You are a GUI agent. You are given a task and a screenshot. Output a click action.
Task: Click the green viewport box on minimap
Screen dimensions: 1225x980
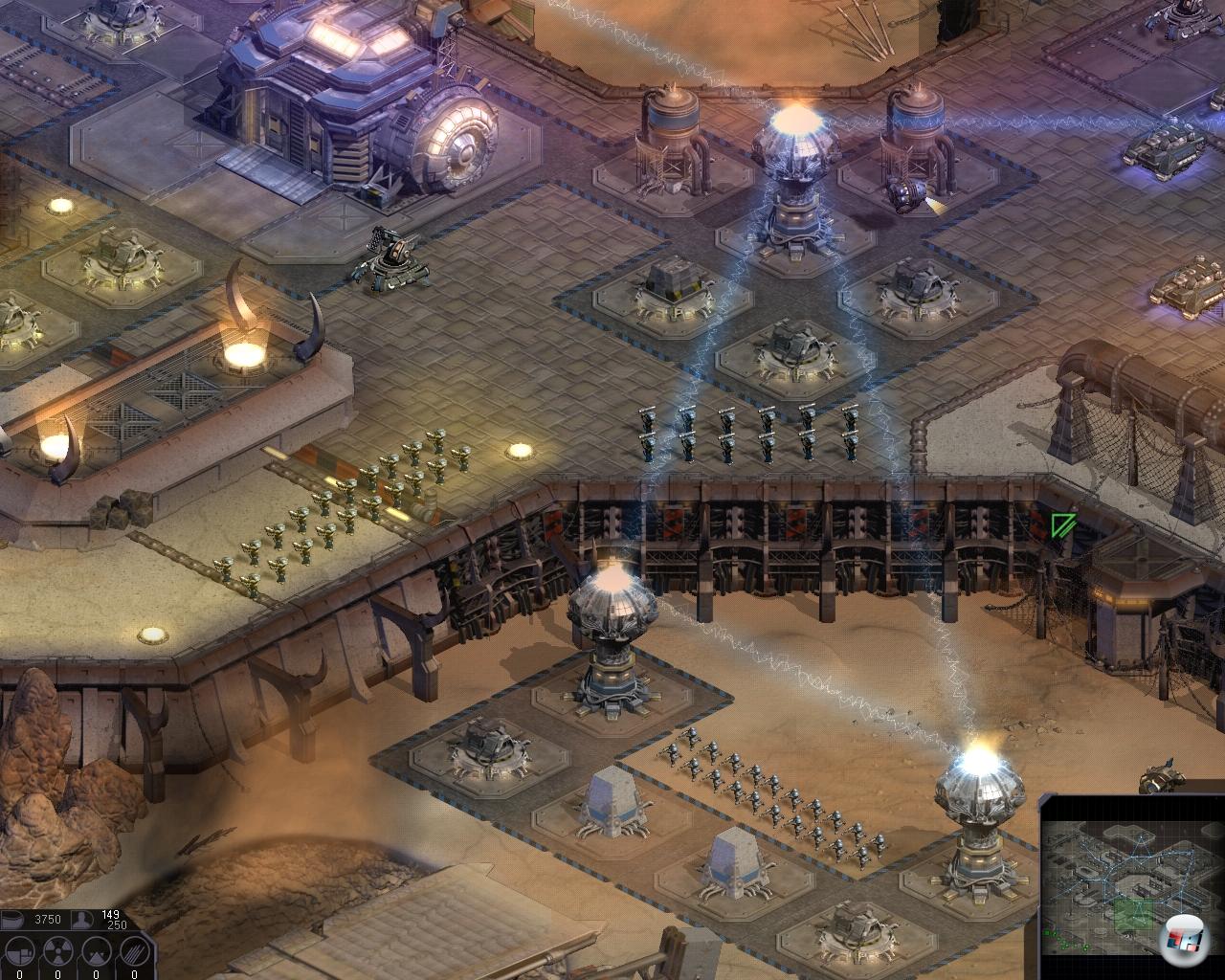pyautogui.click(x=1135, y=914)
